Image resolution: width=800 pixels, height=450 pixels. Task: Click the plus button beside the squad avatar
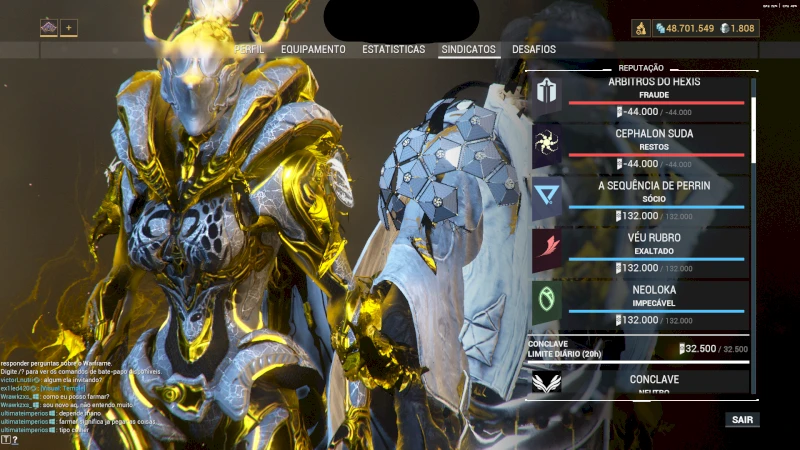[70, 28]
